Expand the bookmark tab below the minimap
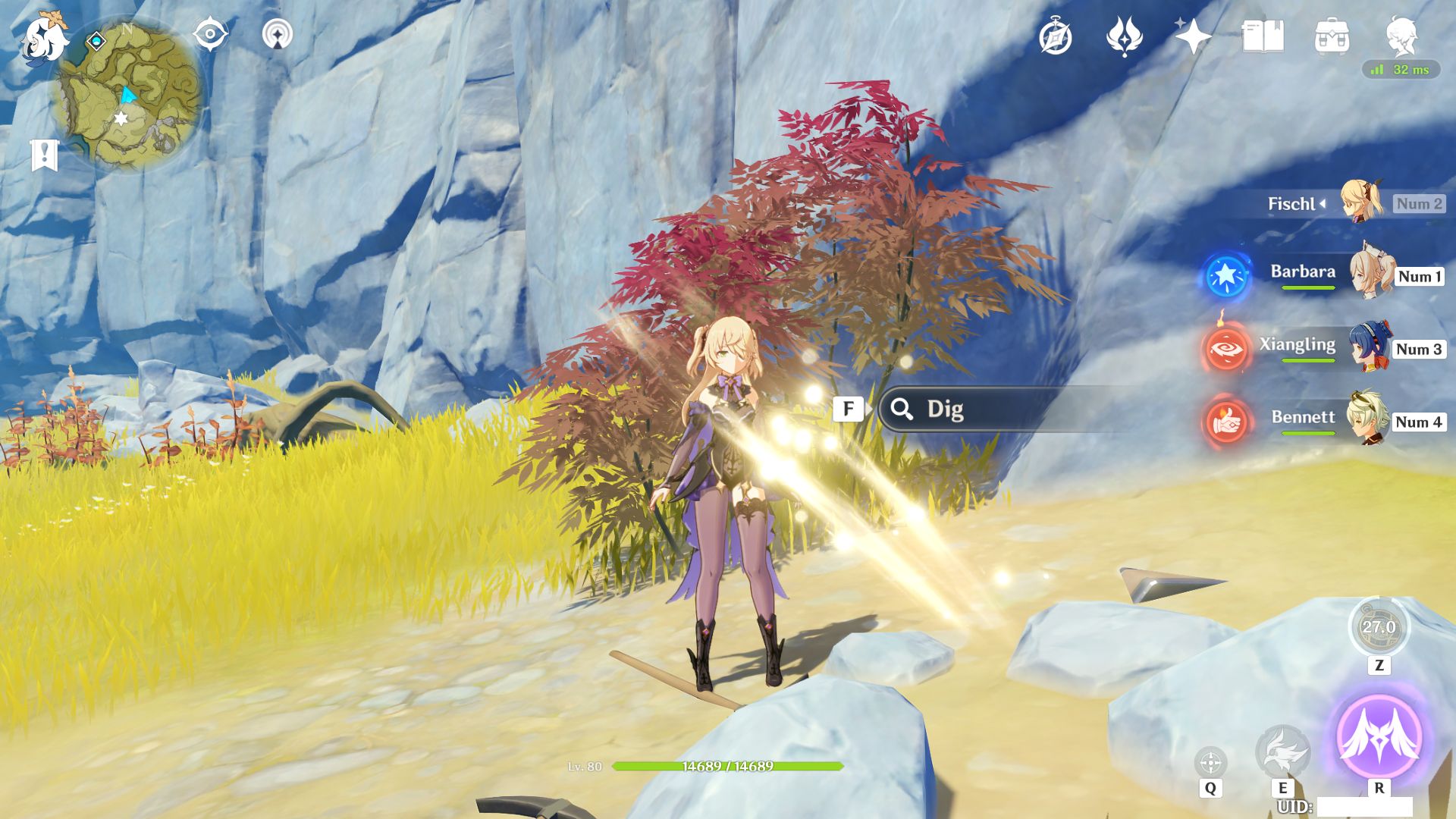The height and width of the screenshot is (819, 1456). coord(45,155)
